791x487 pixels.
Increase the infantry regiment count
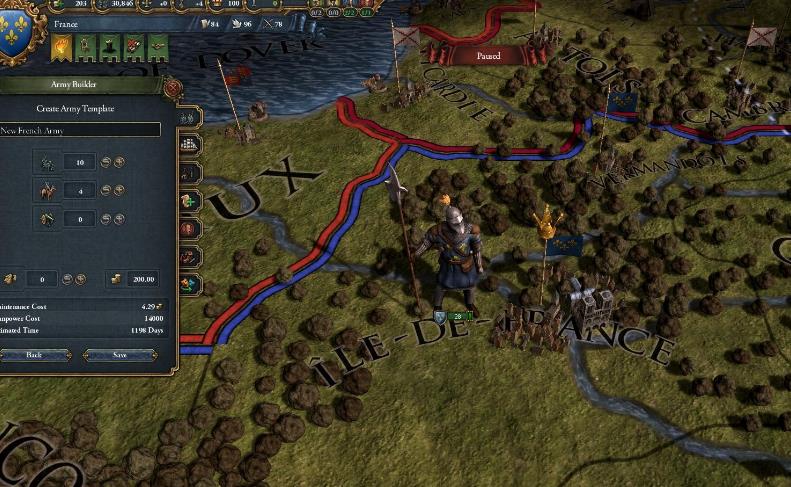pos(119,162)
